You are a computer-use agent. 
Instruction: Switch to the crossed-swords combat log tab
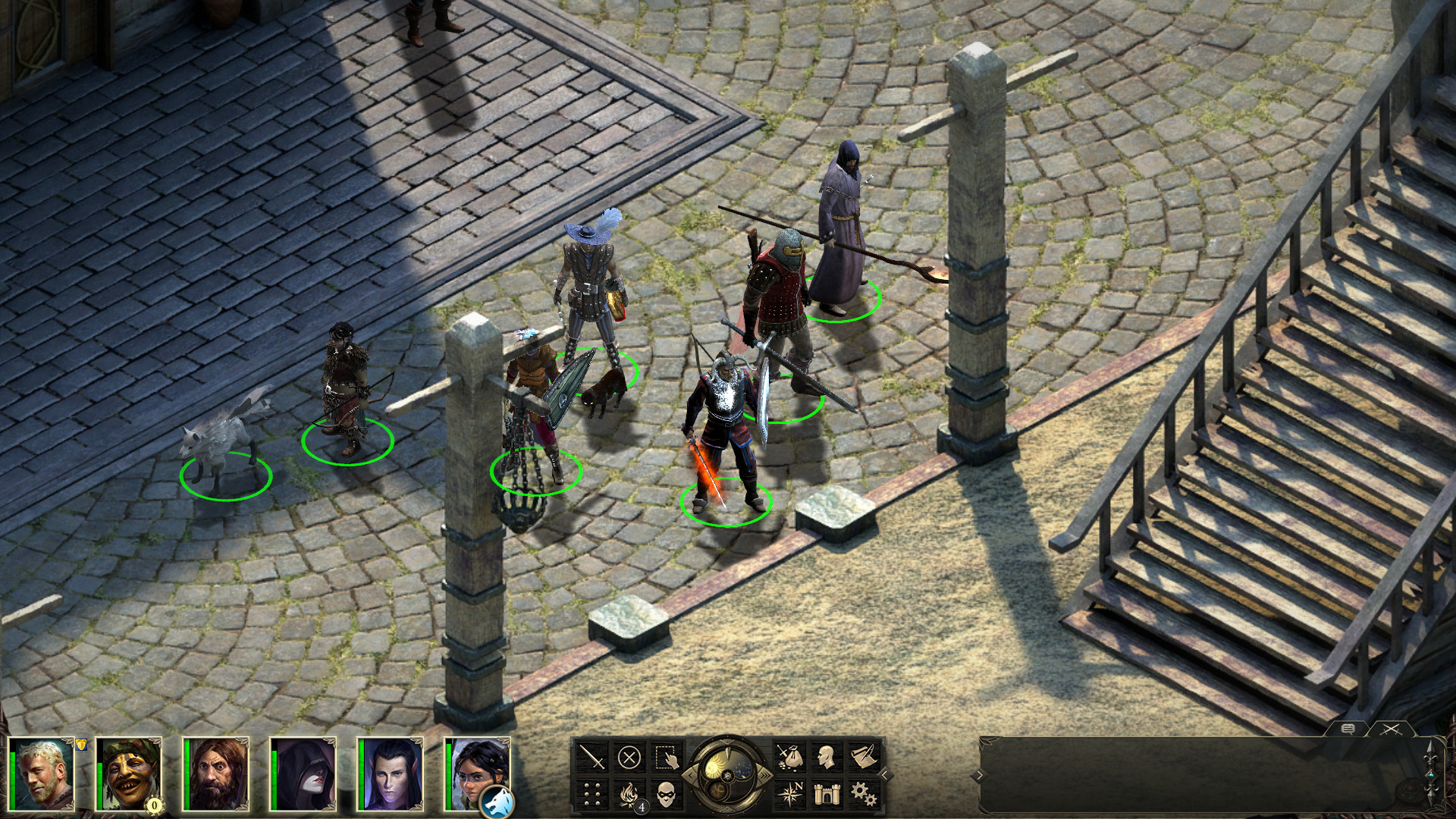click(x=1390, y=729)
